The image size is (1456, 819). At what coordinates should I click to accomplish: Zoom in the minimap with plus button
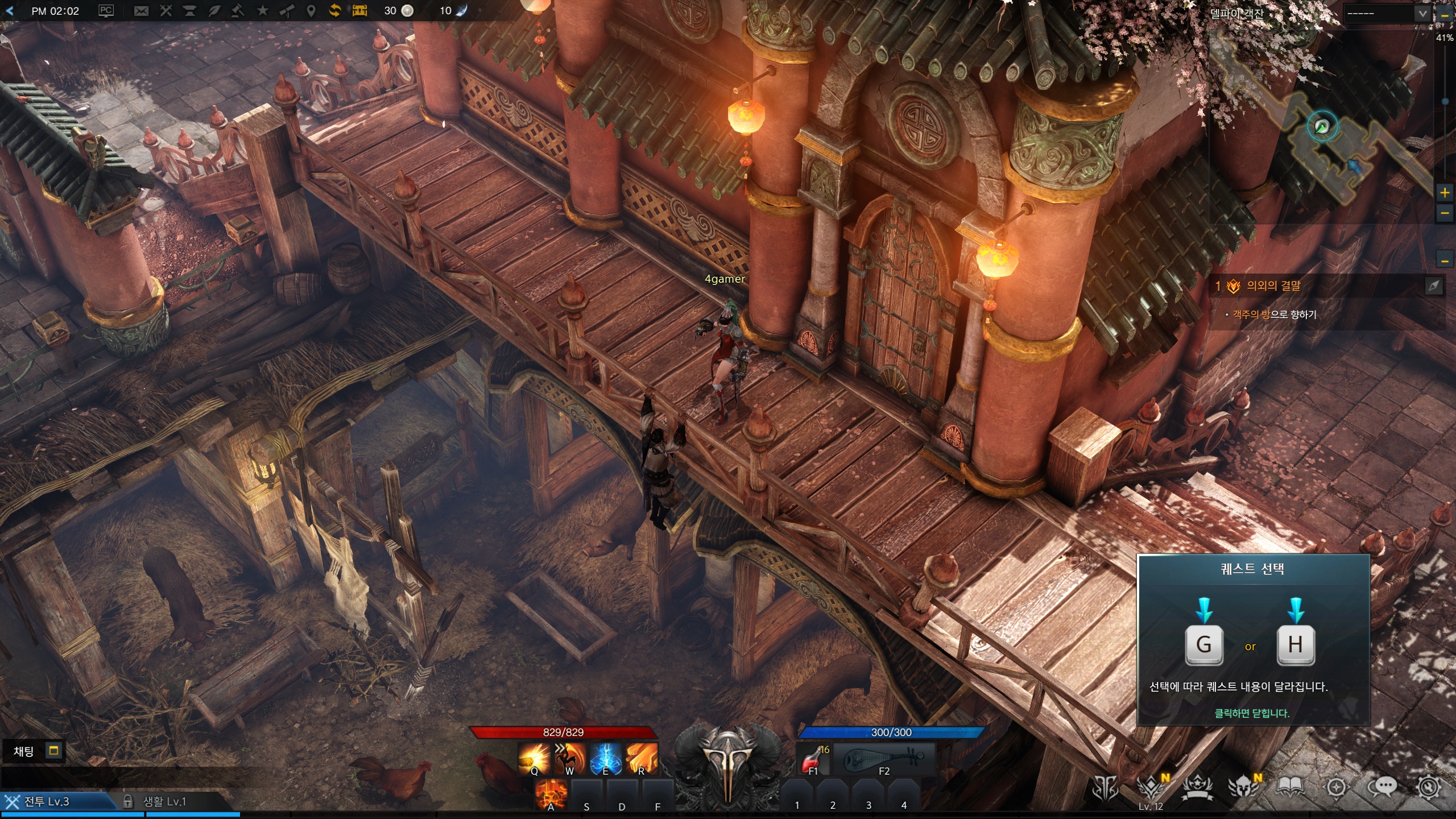tap(1445, 193)
